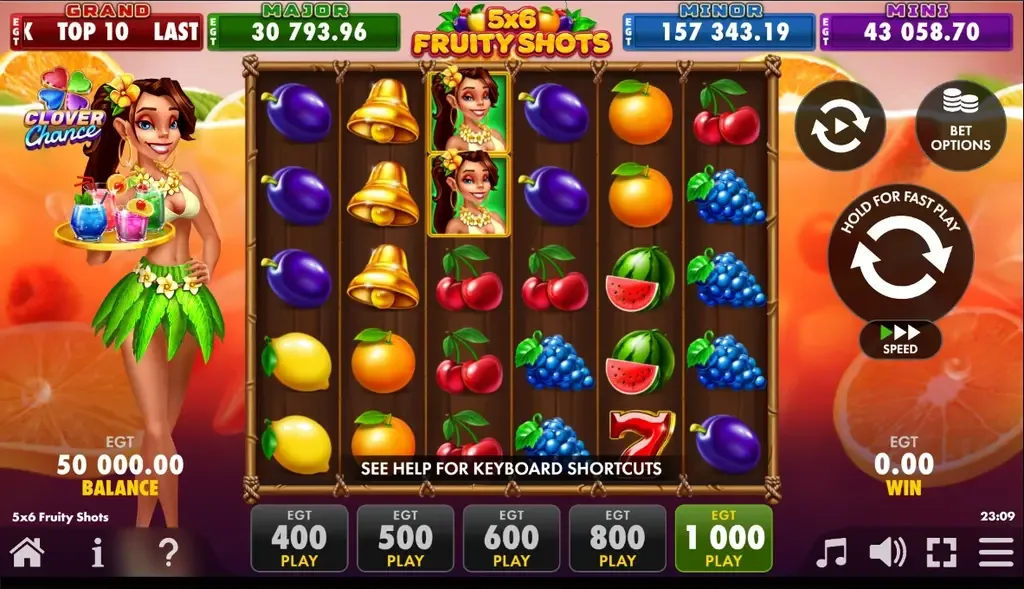Image resolution: width=1024 pixels, height=589 pixels.
Task: Start autoplay with the circular arrows play icon
Action: (x=840, y=125)
